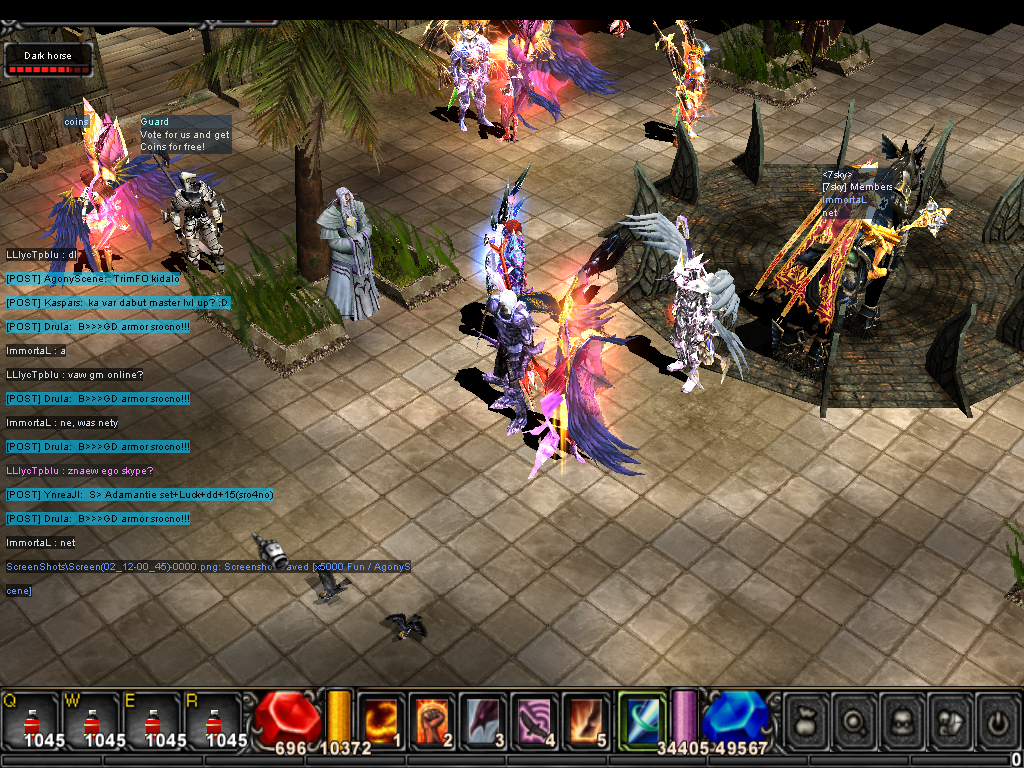This screenshot has height=768, width=1024.
Task: Open the character face button
Action: click(x=903, y=720)
